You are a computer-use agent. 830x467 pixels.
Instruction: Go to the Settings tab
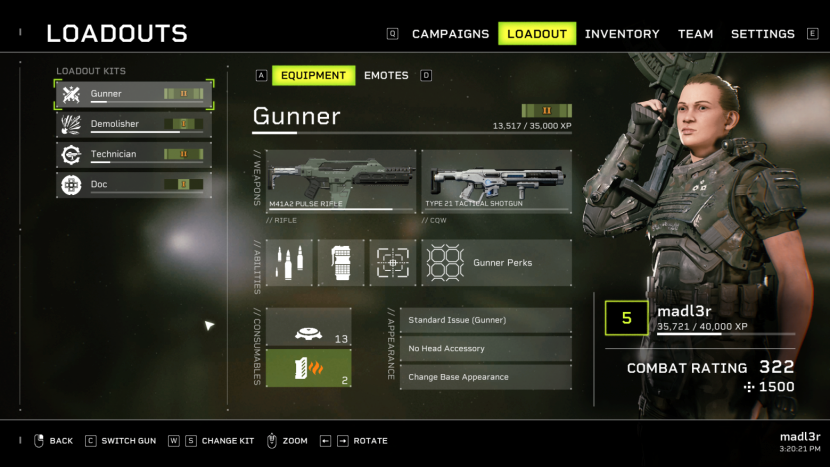click(x=762, y=34)
